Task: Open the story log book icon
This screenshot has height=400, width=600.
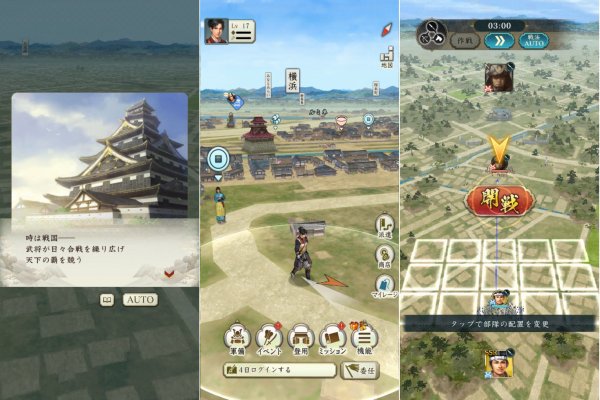Action: (106, 299)
